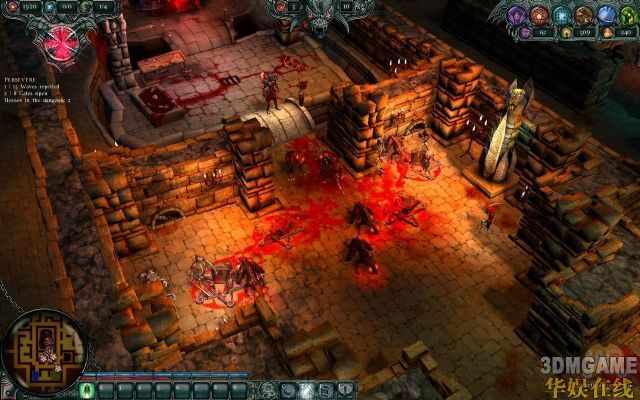
Task: Open the green orb icon
Action: 631,15
